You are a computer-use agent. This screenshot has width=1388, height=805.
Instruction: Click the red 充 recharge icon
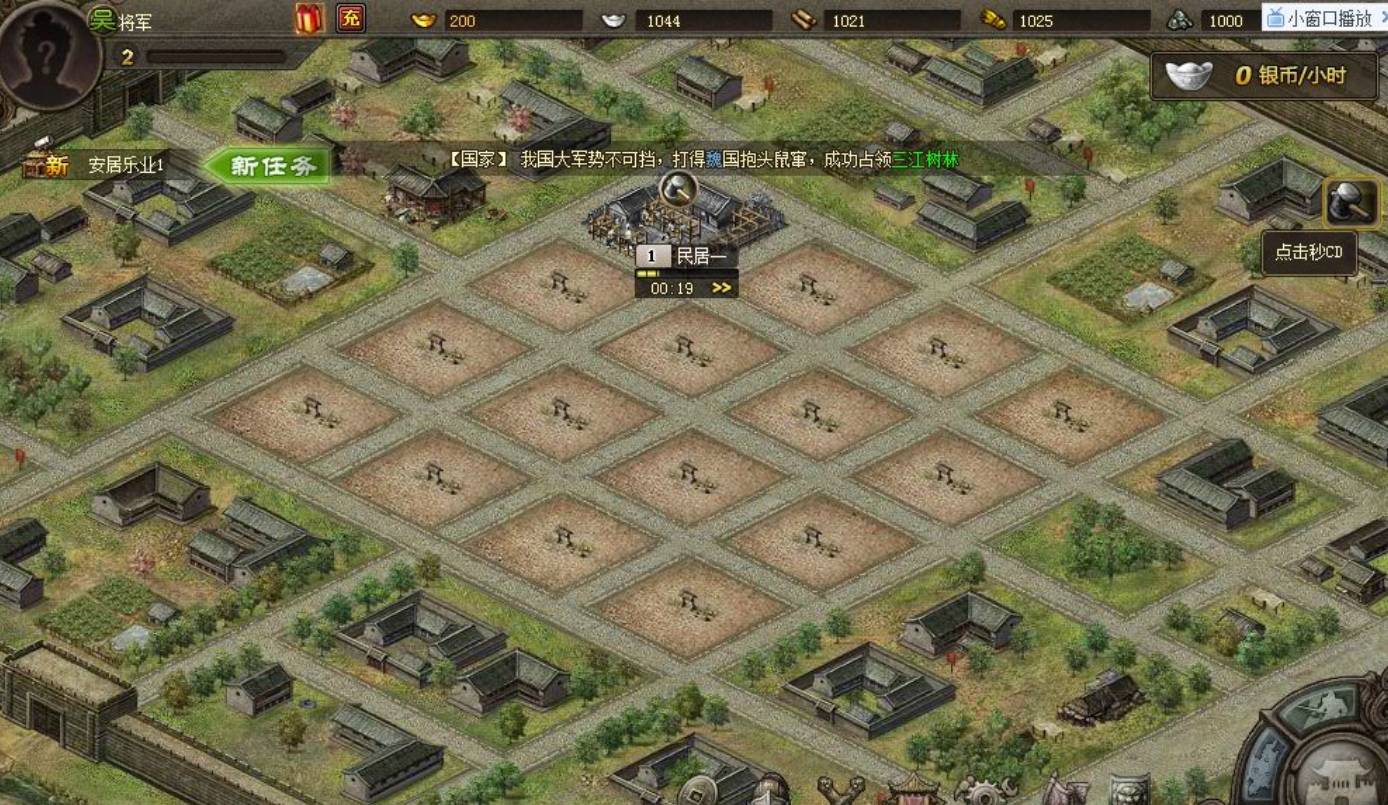pos(352,18)
